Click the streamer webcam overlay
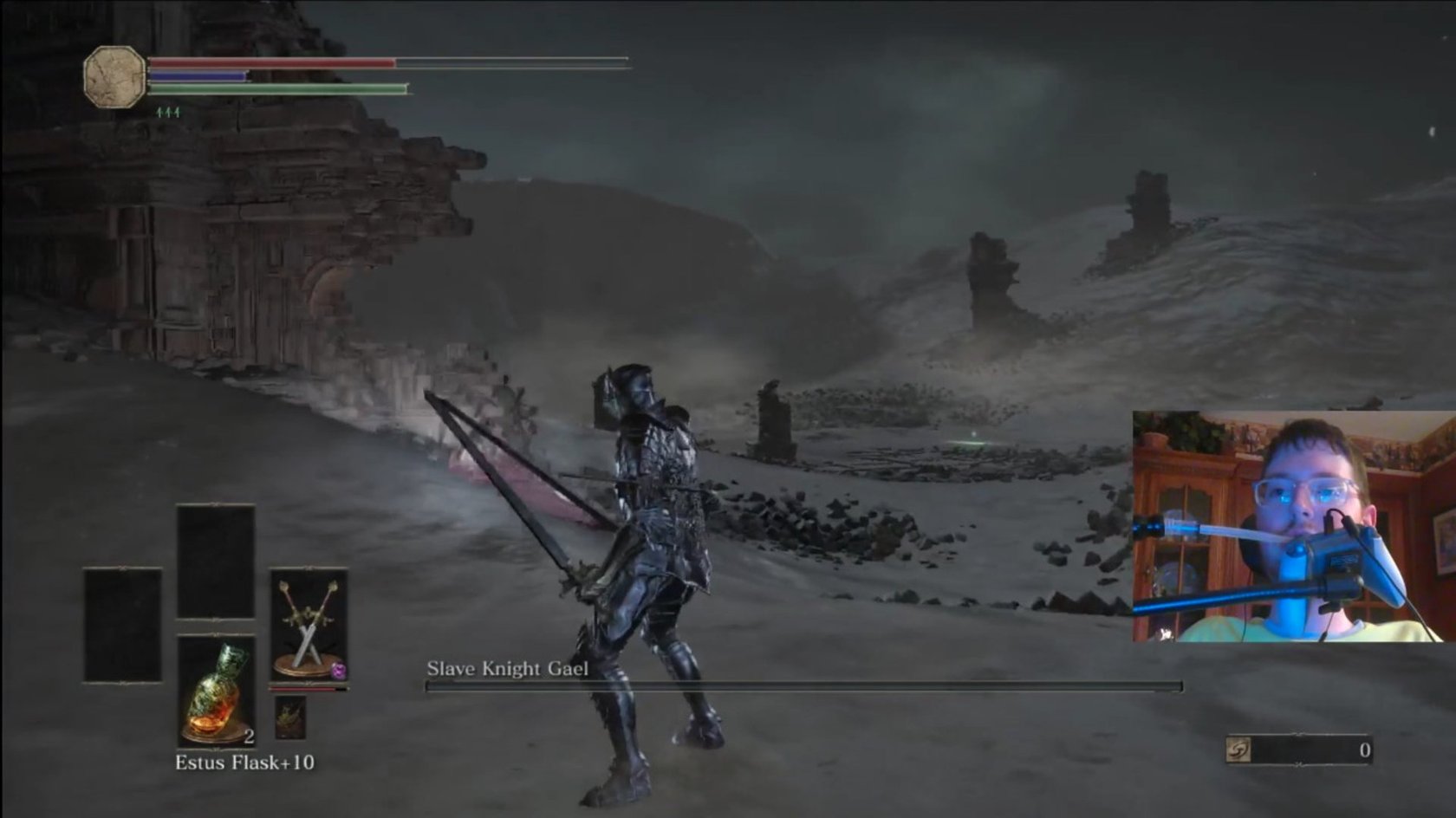 tap(1293, 527)
